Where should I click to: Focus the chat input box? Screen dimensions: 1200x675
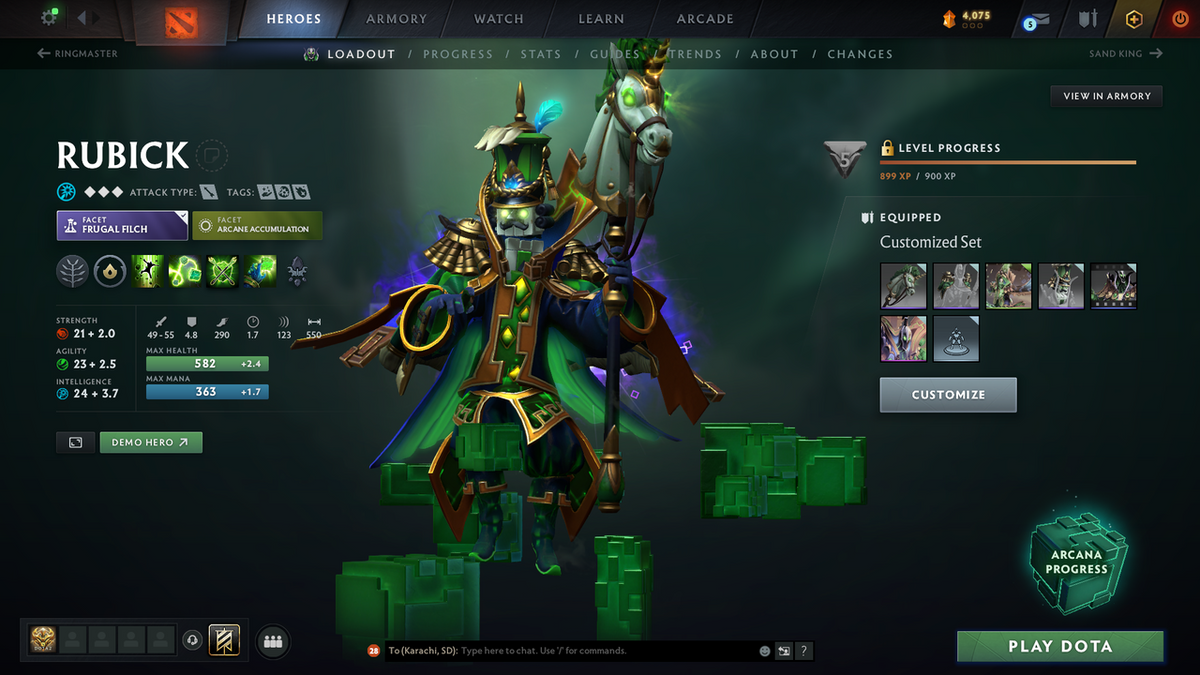pyautogui.click(x=600, y=651)
